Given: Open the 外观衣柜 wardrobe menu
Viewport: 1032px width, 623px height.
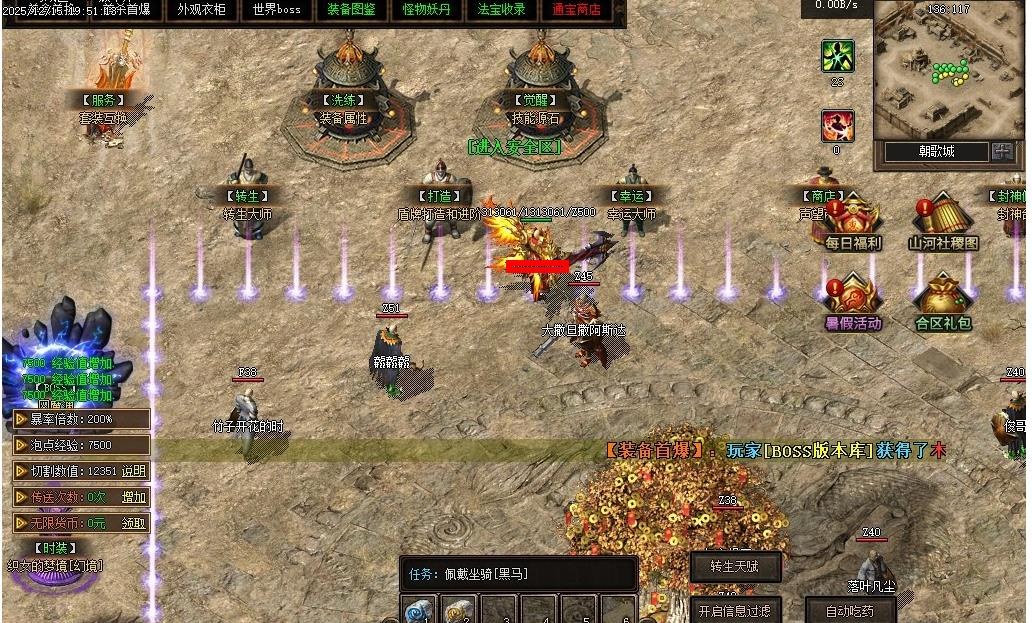Looking at the screenshot, I should [201, 10].
